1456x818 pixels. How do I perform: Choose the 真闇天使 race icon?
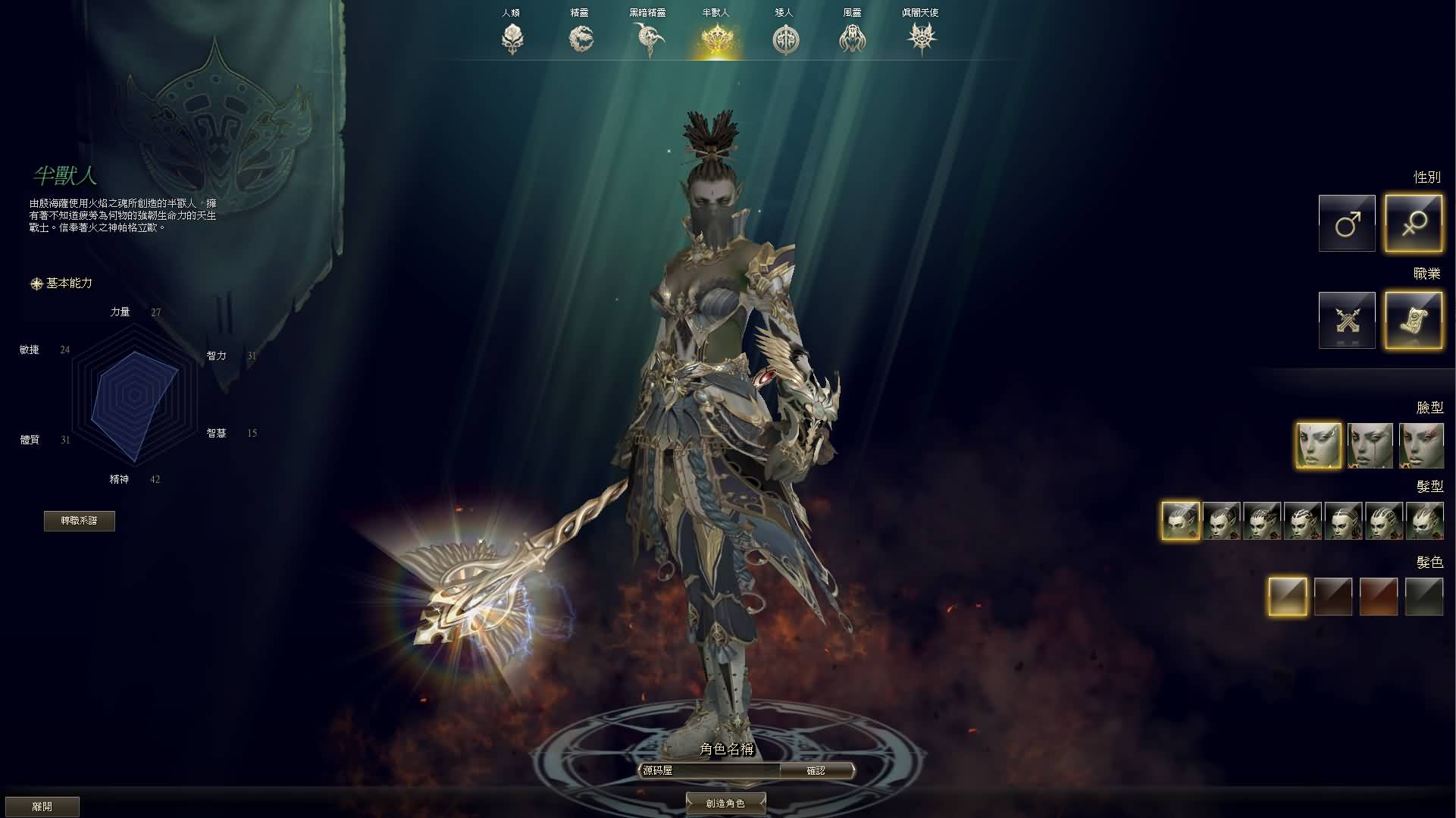coord(922,38)
